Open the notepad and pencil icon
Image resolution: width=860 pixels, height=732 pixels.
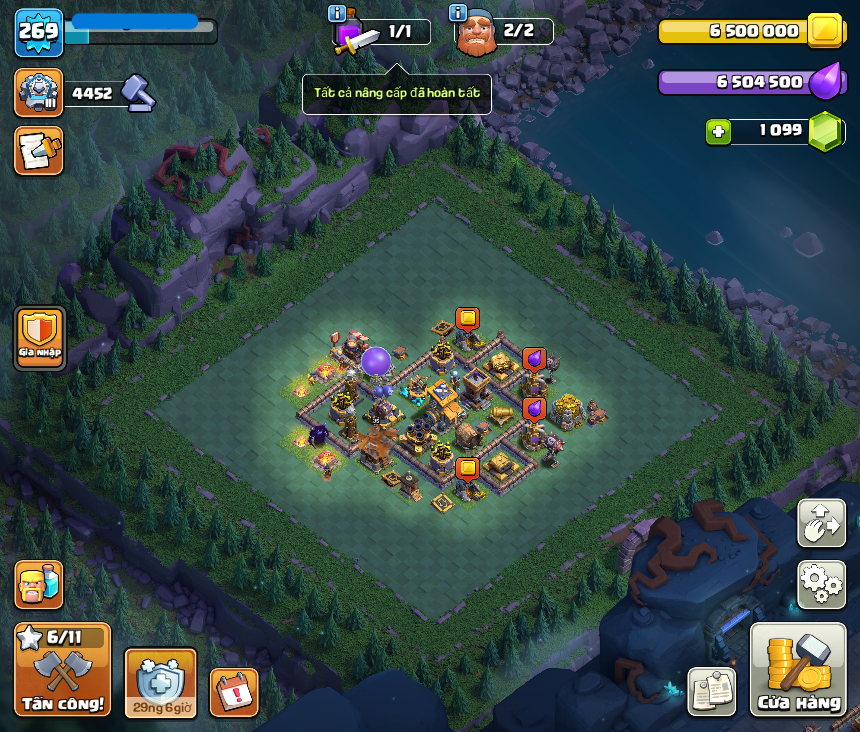click(39, 150)
